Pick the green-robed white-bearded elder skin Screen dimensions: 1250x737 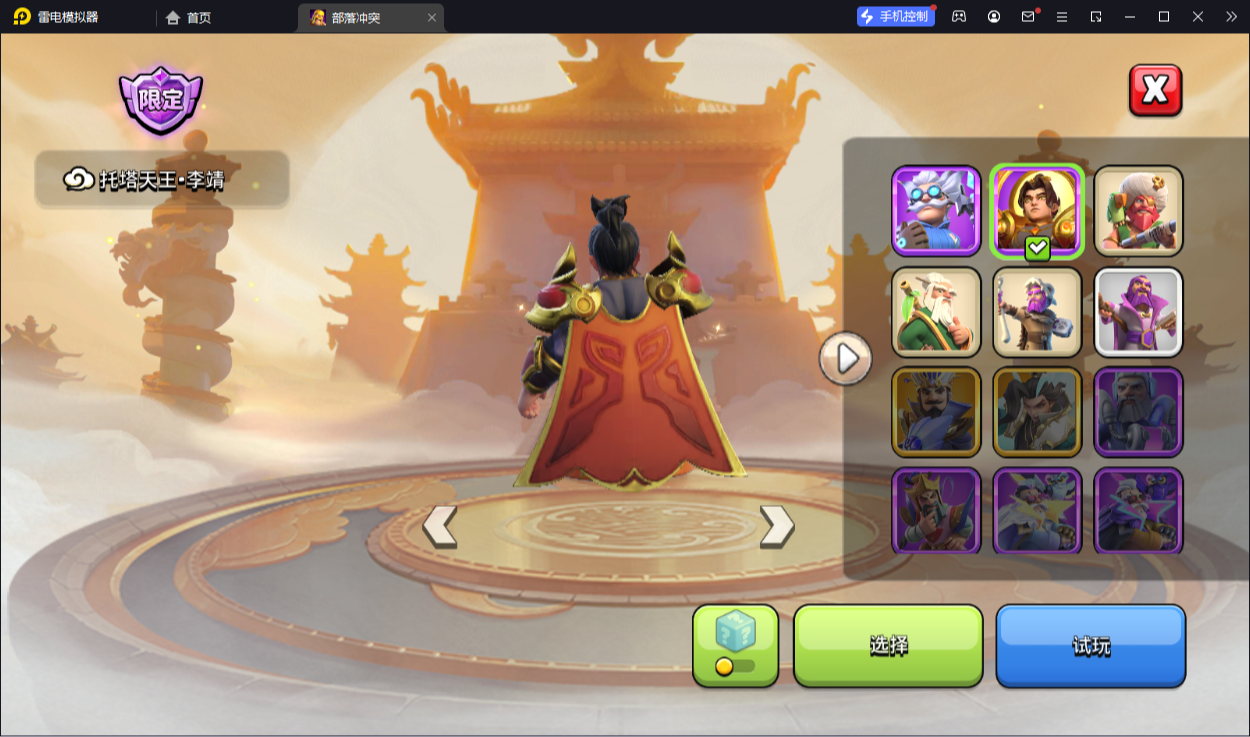point(936,311)
